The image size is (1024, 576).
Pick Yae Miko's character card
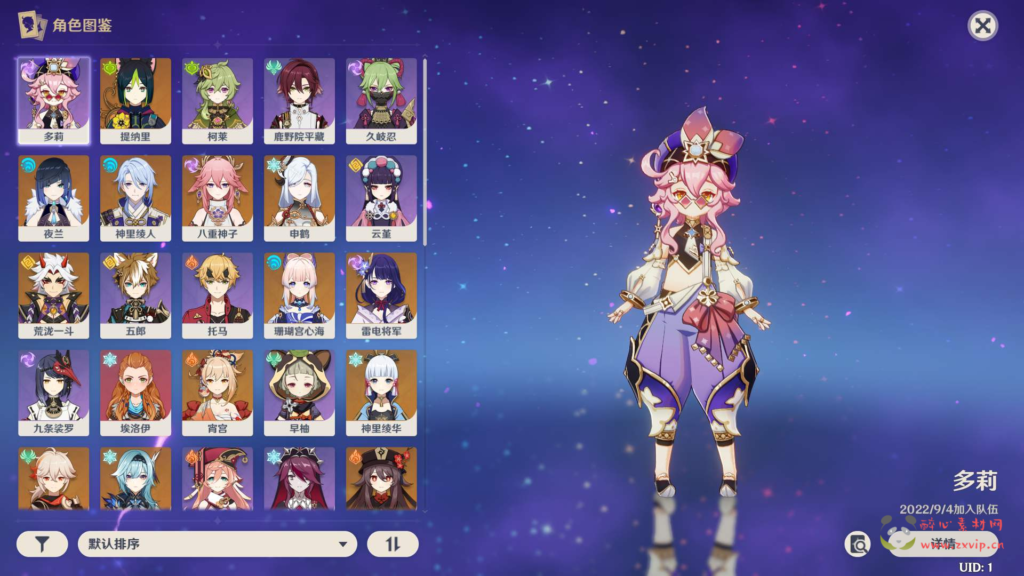tap(218, 196)
